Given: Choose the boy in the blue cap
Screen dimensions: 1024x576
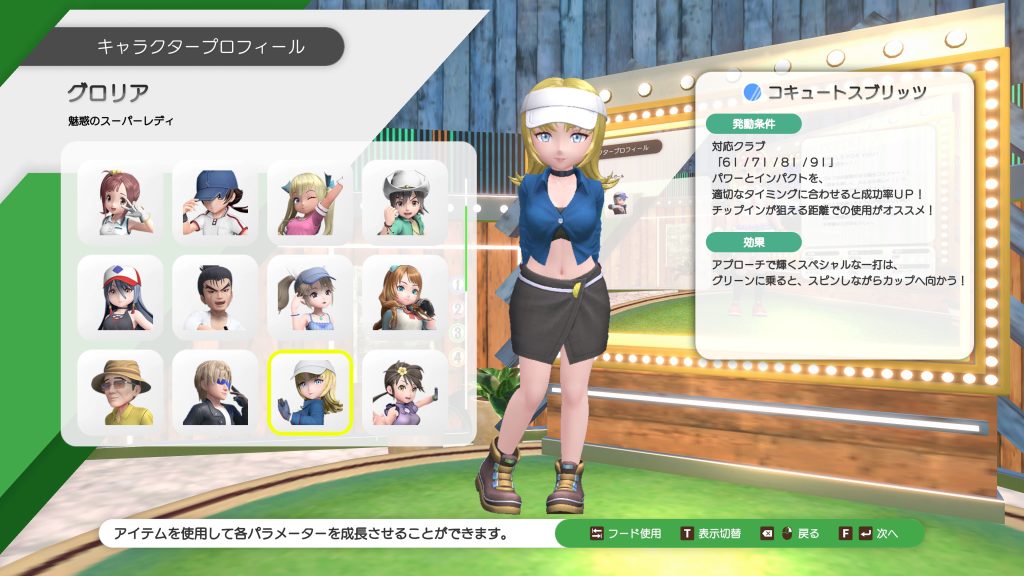Looking at the screenshot, I should pyautogui.click(x=215, y=203).
